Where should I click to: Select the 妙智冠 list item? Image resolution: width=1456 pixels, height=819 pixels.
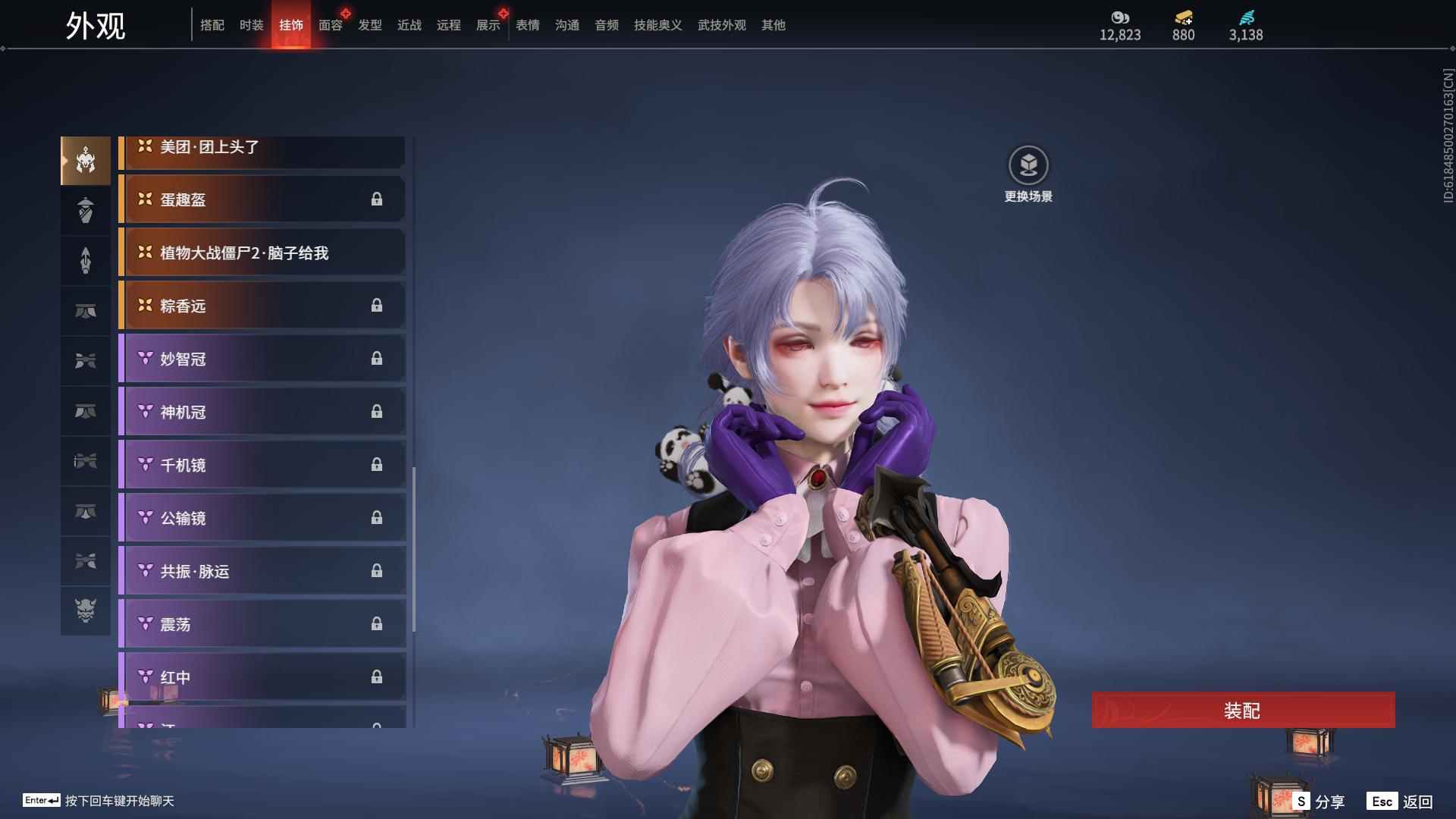click(x=262, y=359)
